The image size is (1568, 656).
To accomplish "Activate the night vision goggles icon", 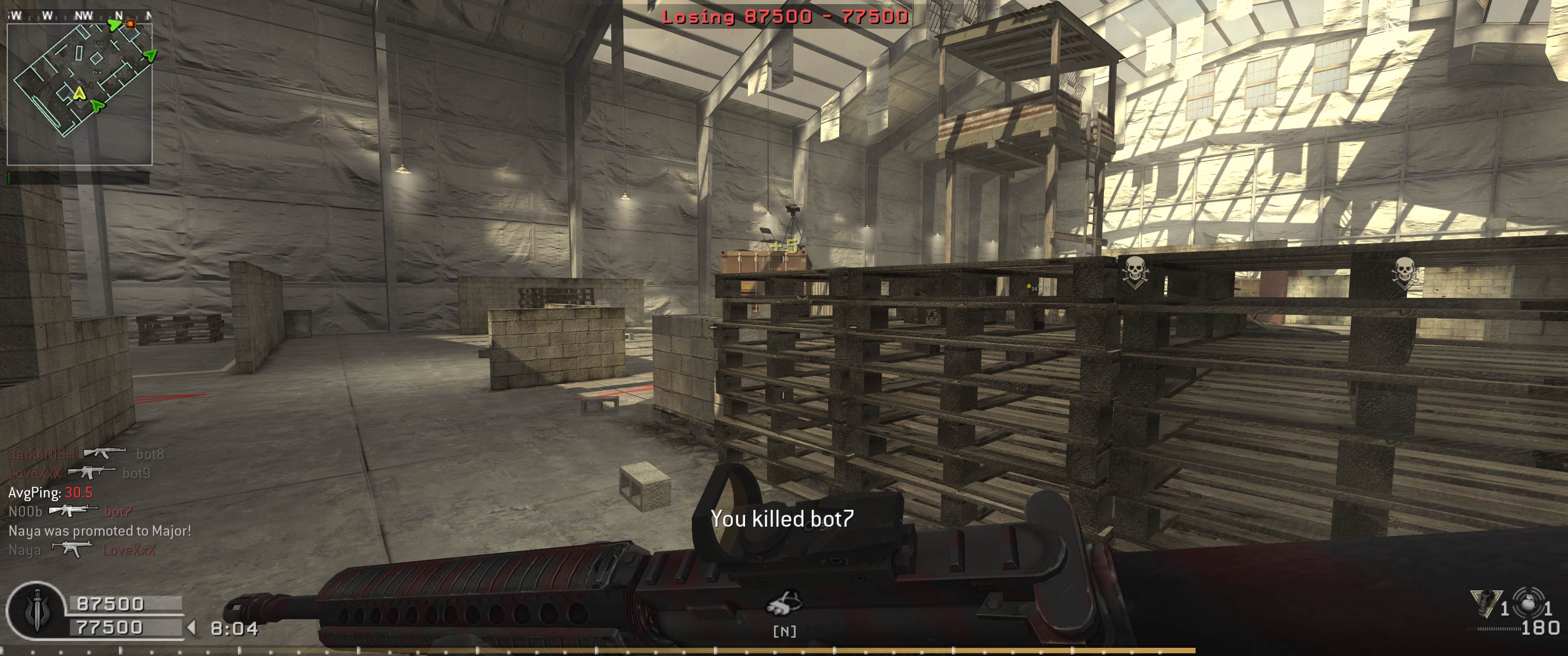I will click(x=784, y=603).
